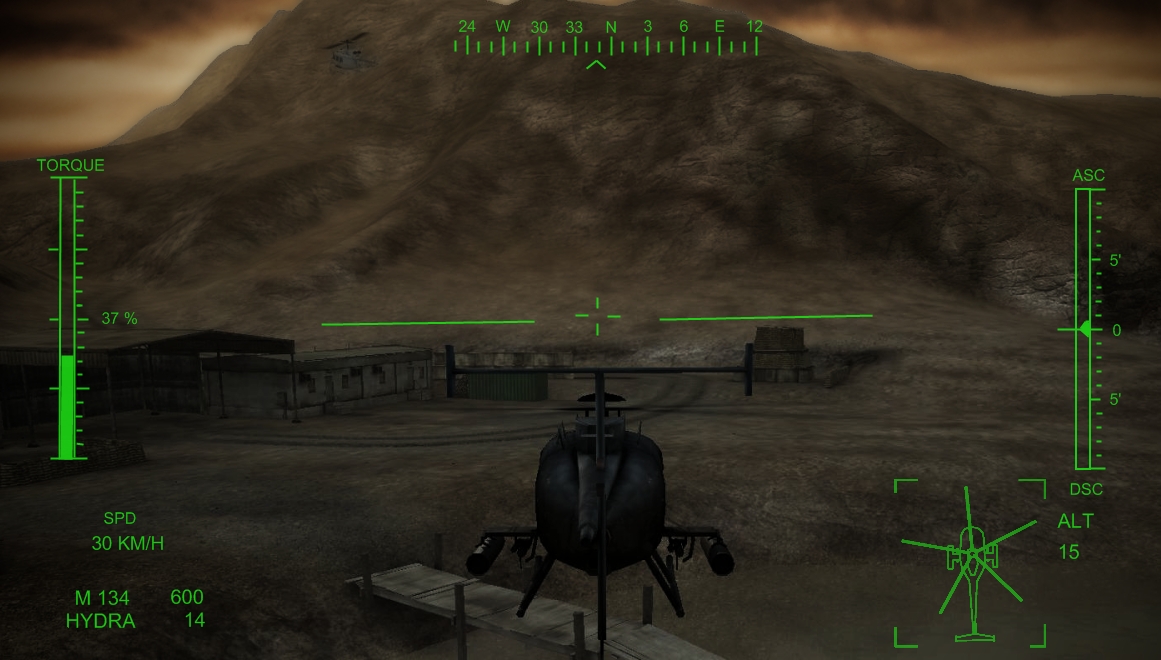Select the M 134 weapon entry
The width and height of the screenshot is (1161, 660).
(103, 598)
